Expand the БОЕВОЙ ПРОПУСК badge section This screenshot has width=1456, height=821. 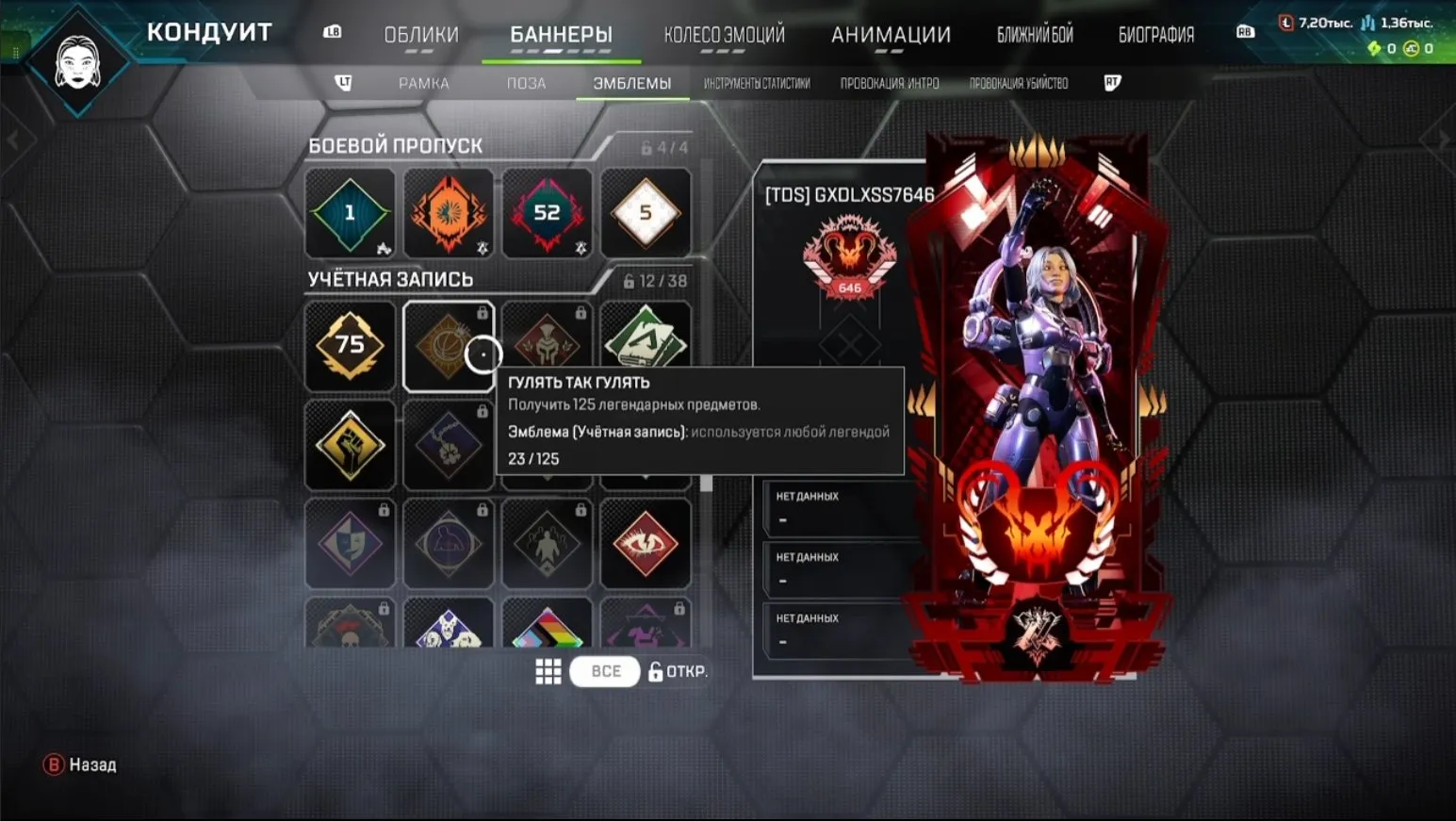tap(396, 145)
